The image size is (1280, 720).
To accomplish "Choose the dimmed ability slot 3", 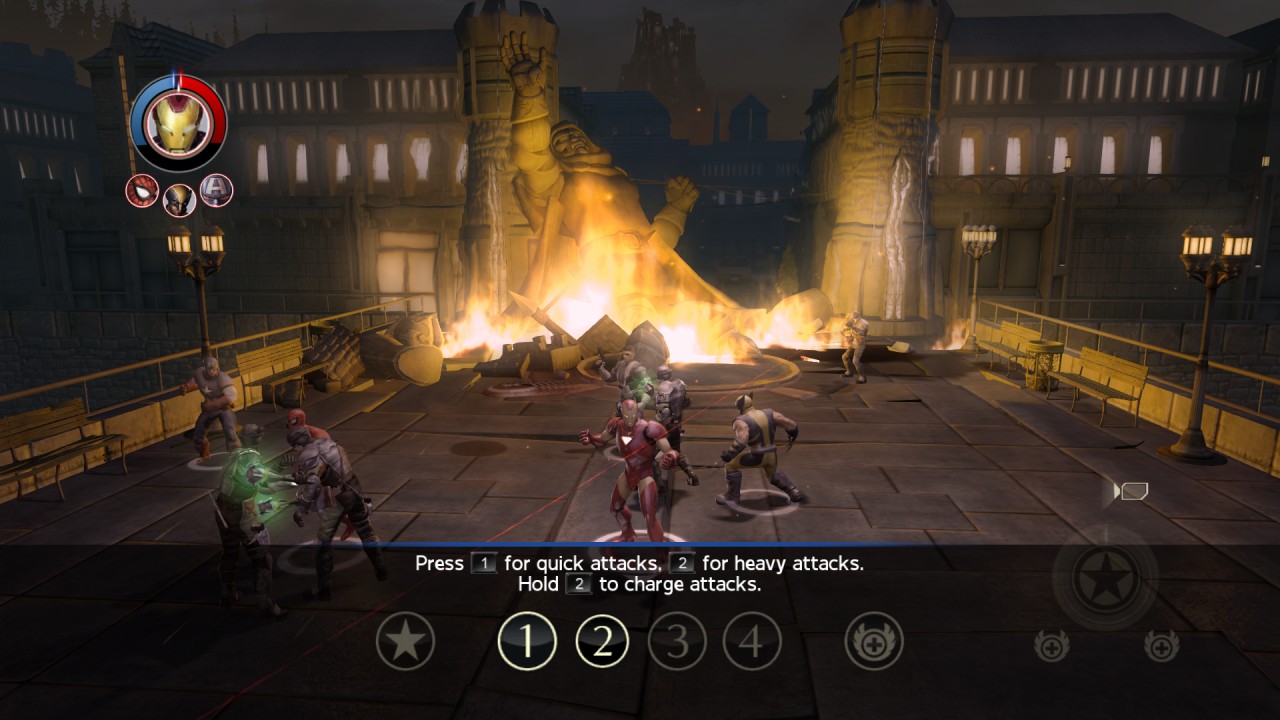I will (677, 641).
